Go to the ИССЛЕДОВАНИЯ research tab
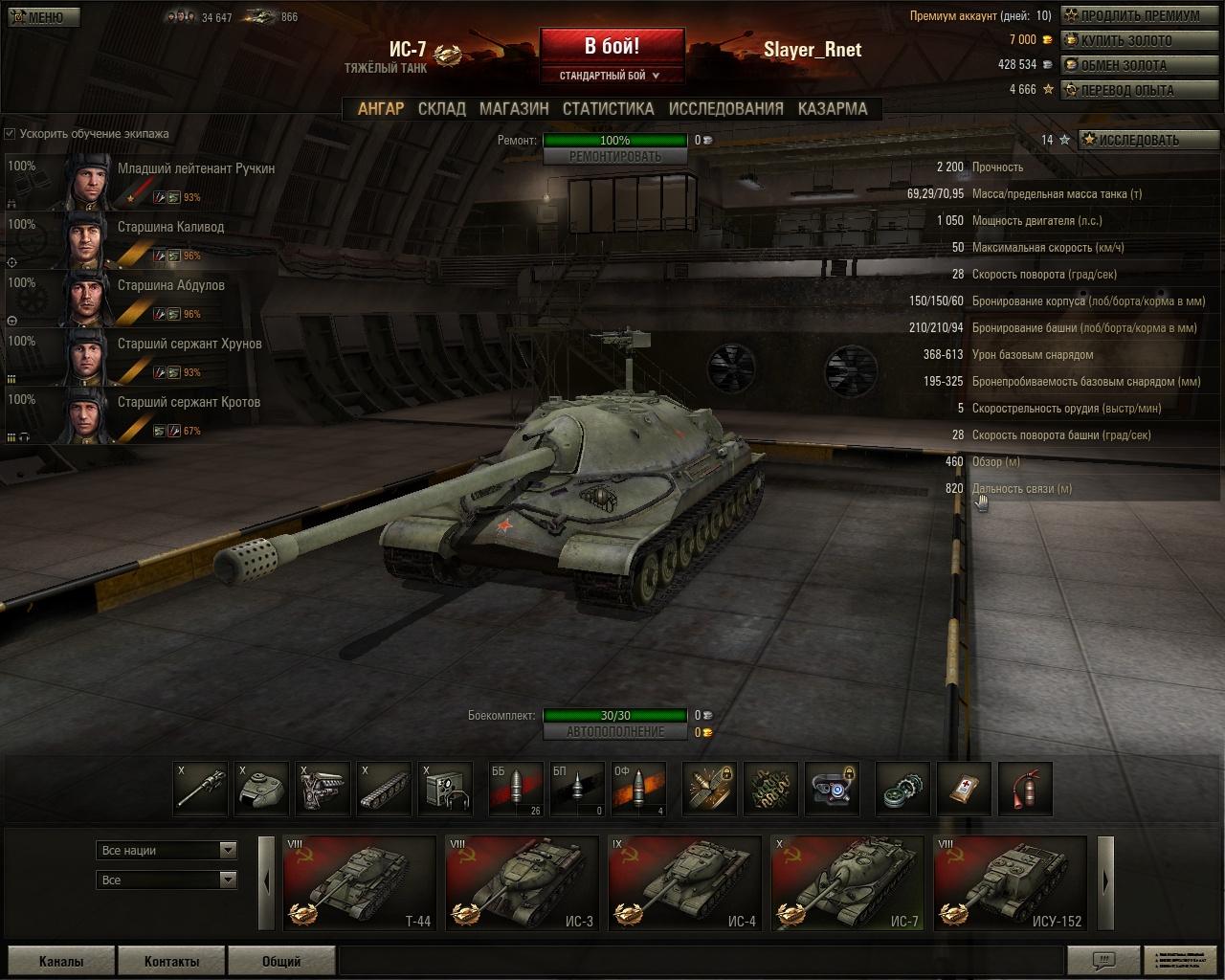The height and width of the screenshot is (980, 1225). [725, 109]
